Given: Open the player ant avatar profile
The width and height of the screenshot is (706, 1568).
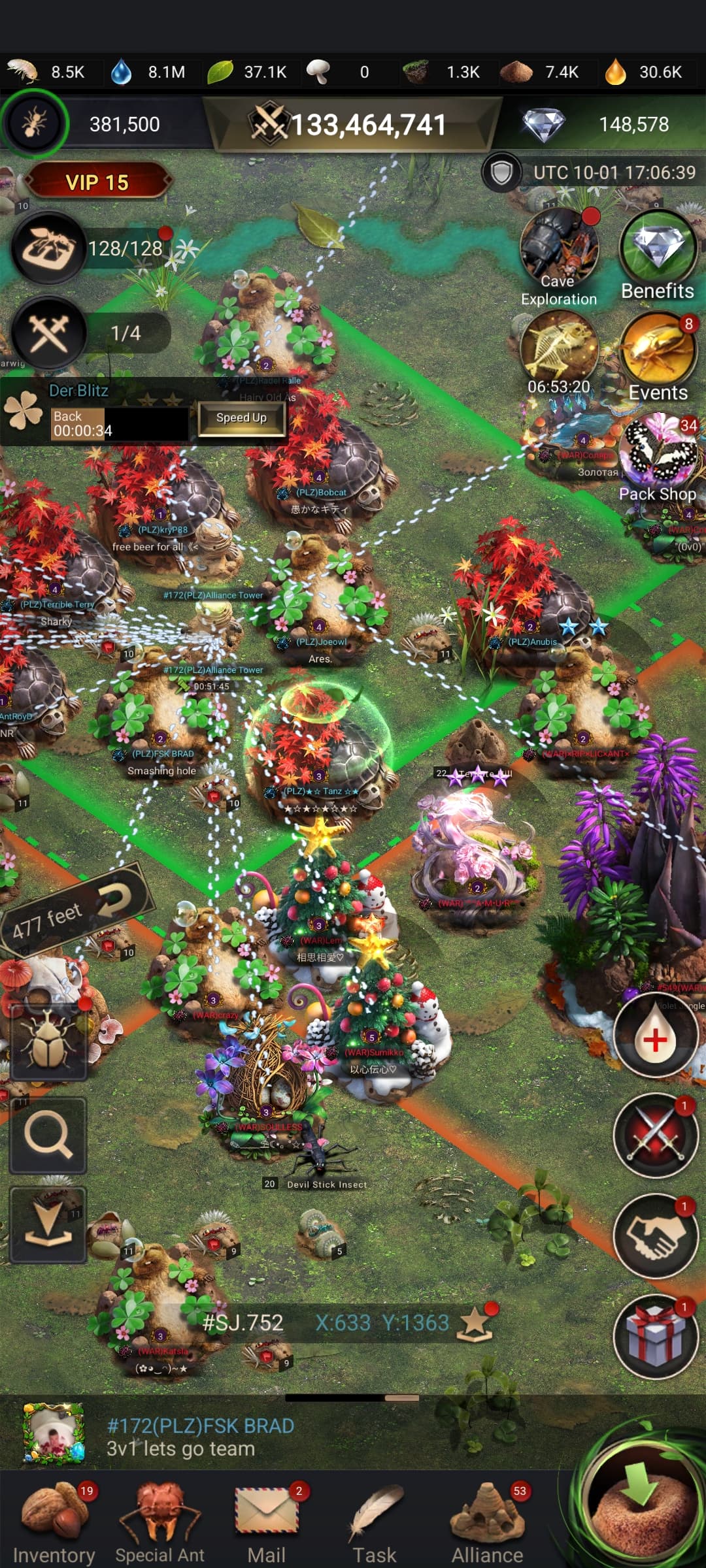Looking at the screenshot, I should 34,123.
